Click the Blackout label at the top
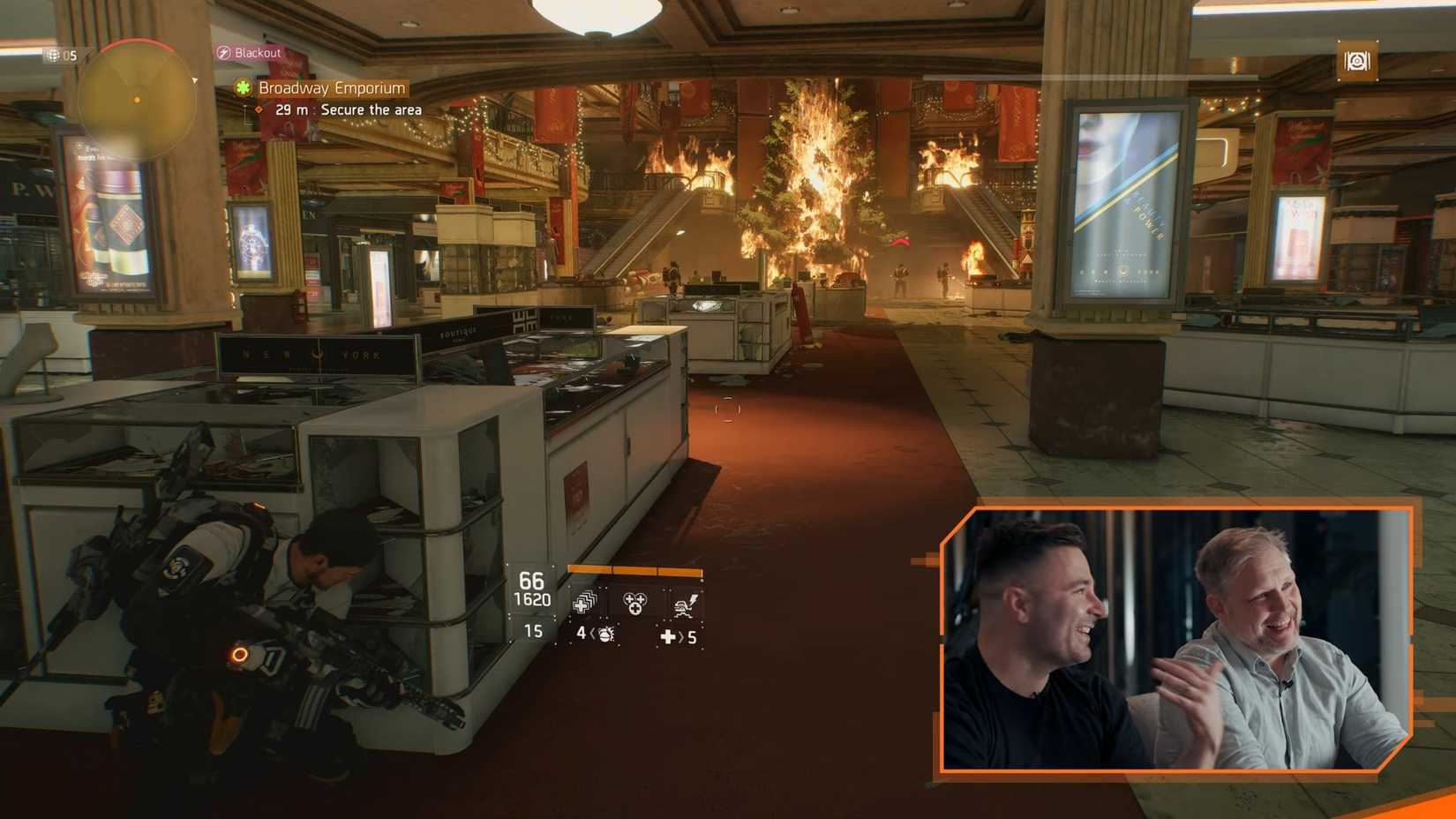1456x819 pixels. [258, 53]
